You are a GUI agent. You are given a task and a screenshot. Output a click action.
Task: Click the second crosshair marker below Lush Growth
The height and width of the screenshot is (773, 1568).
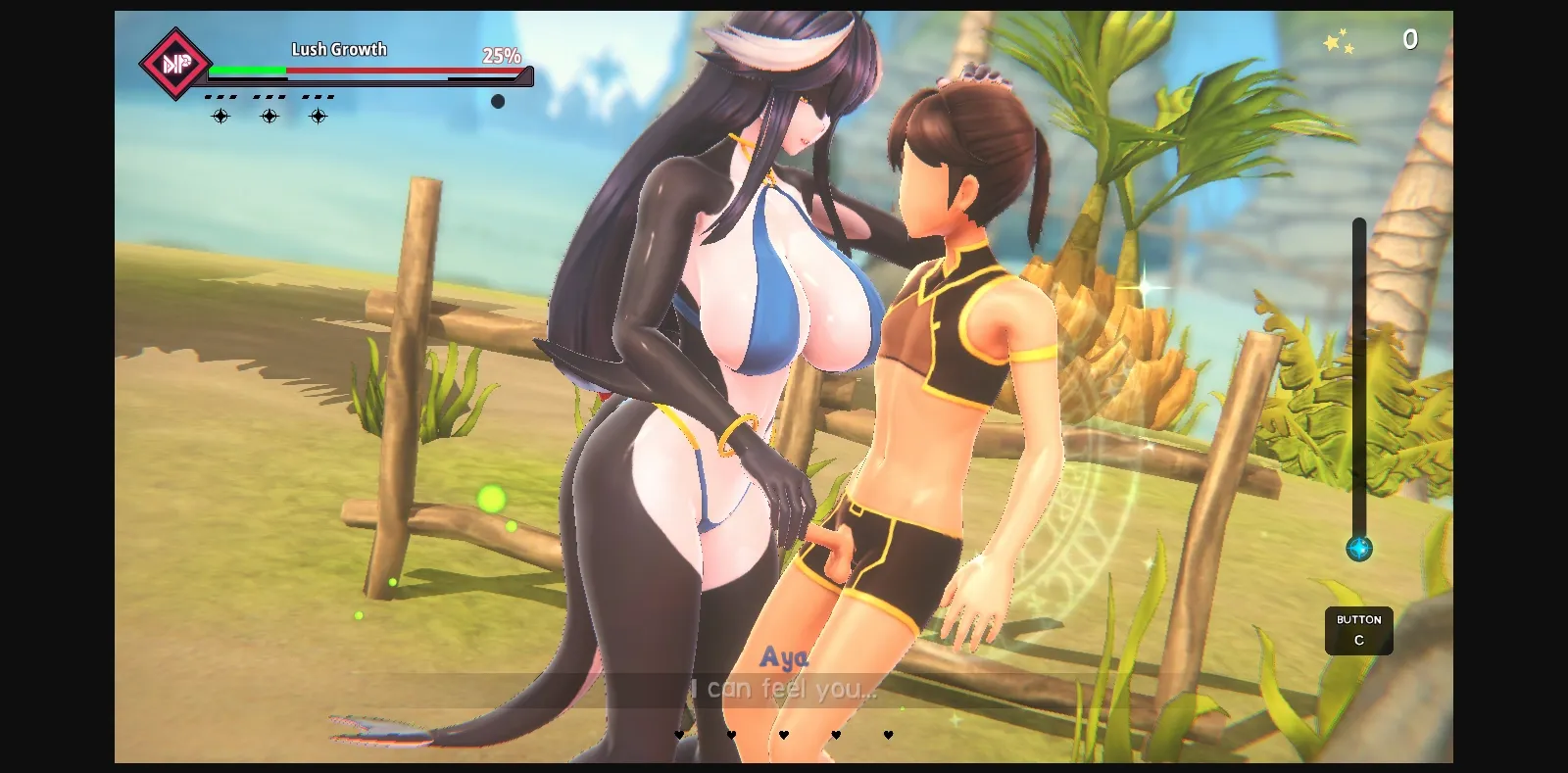tap(269, 116)
